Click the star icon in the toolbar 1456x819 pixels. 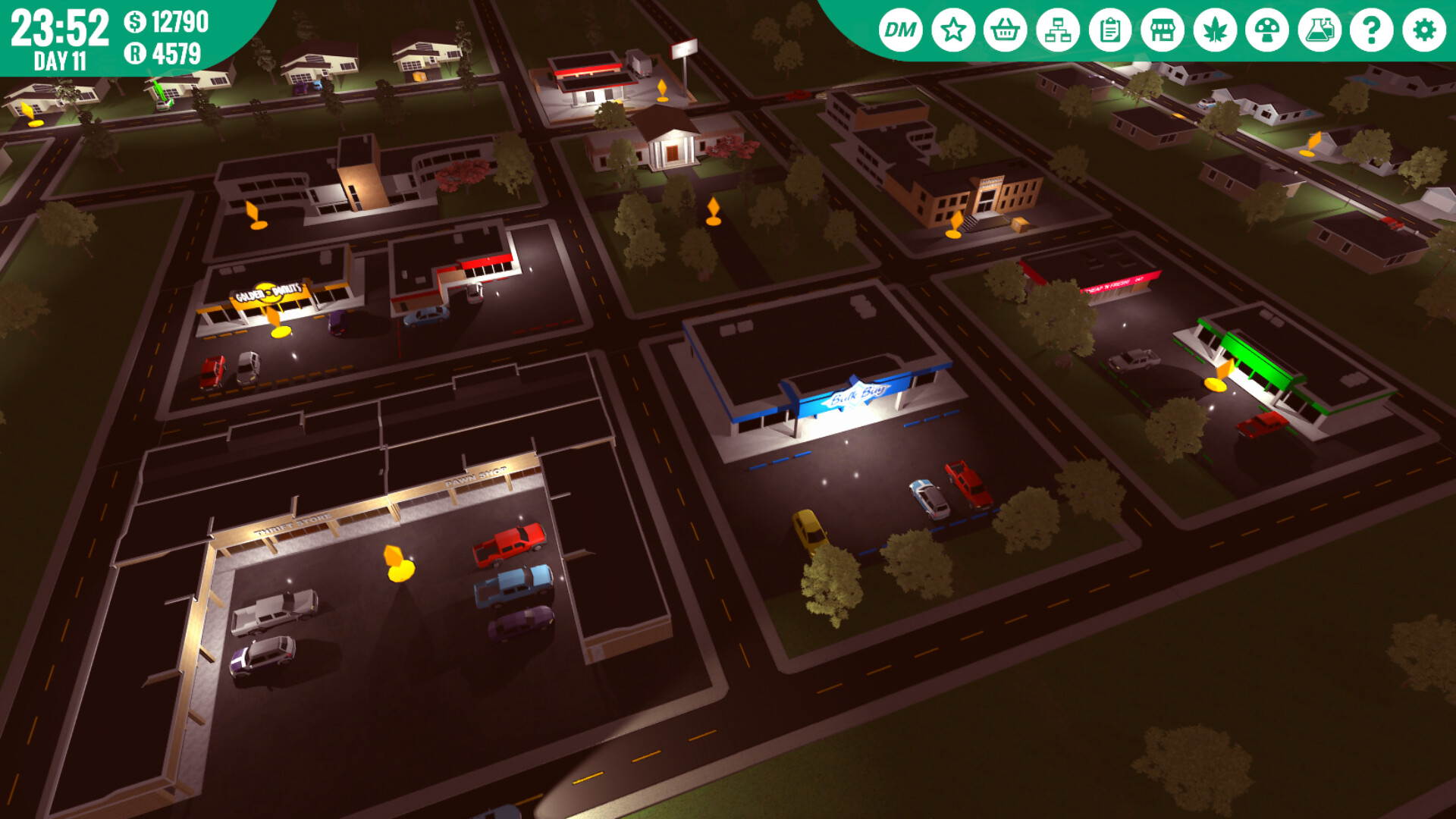pyautogui.click(x=953, y=30)
